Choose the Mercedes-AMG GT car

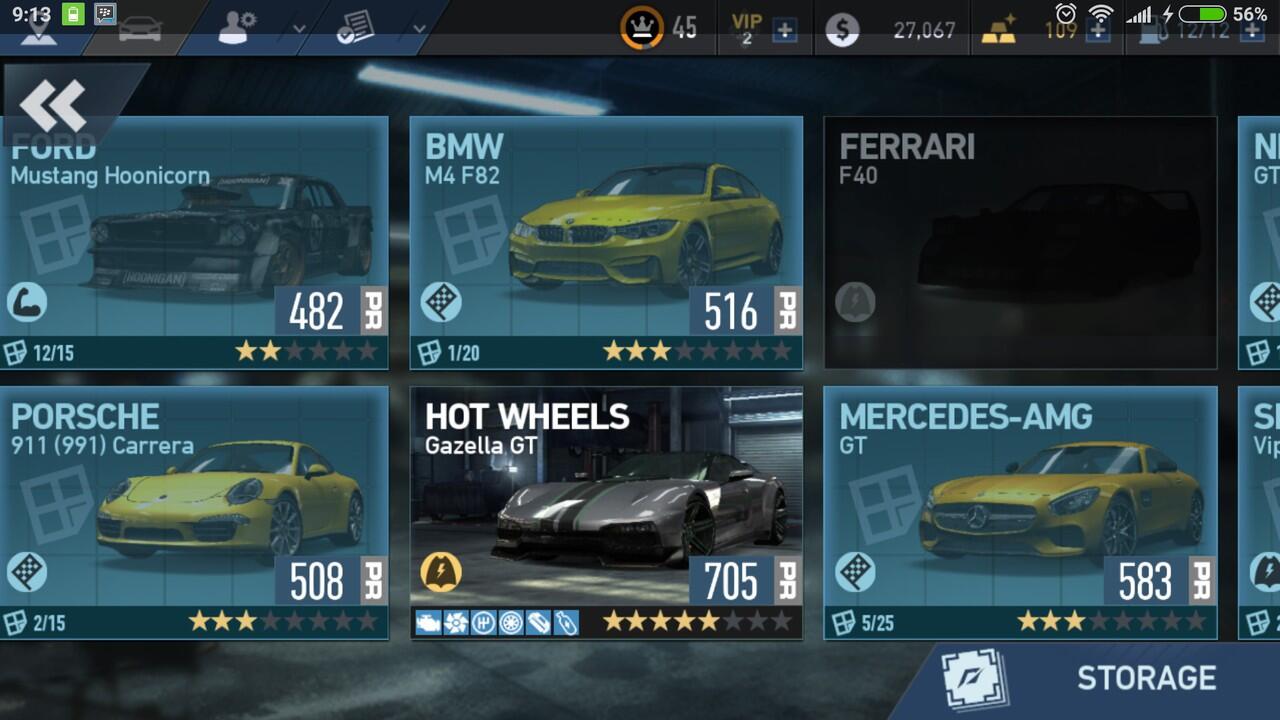(x=1019, y=512)
